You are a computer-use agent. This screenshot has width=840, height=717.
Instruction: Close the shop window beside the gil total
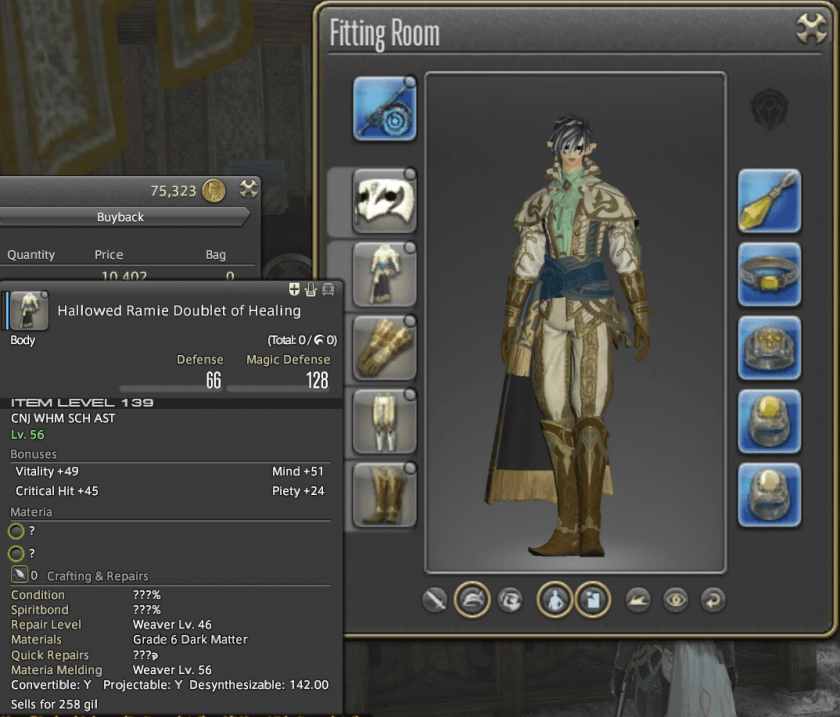coord(248,188)
